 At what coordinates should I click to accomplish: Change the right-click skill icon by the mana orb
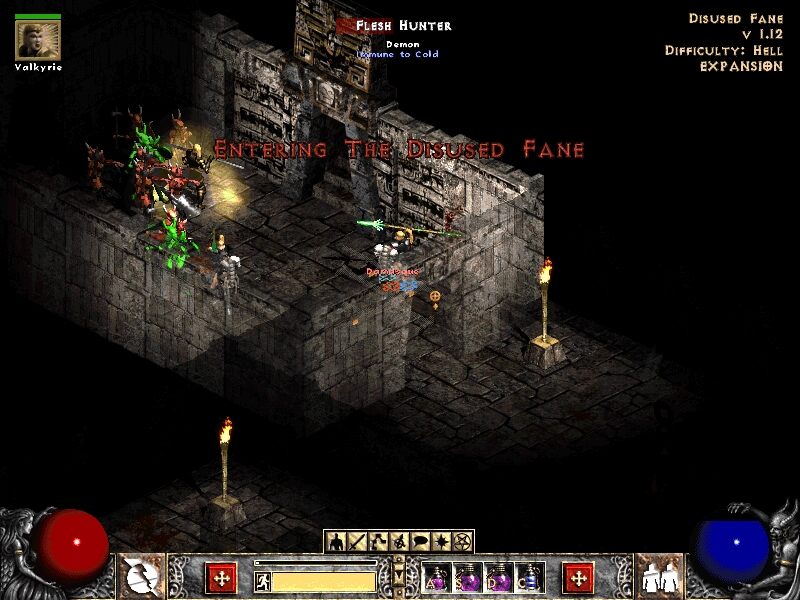tap(659, 577)
